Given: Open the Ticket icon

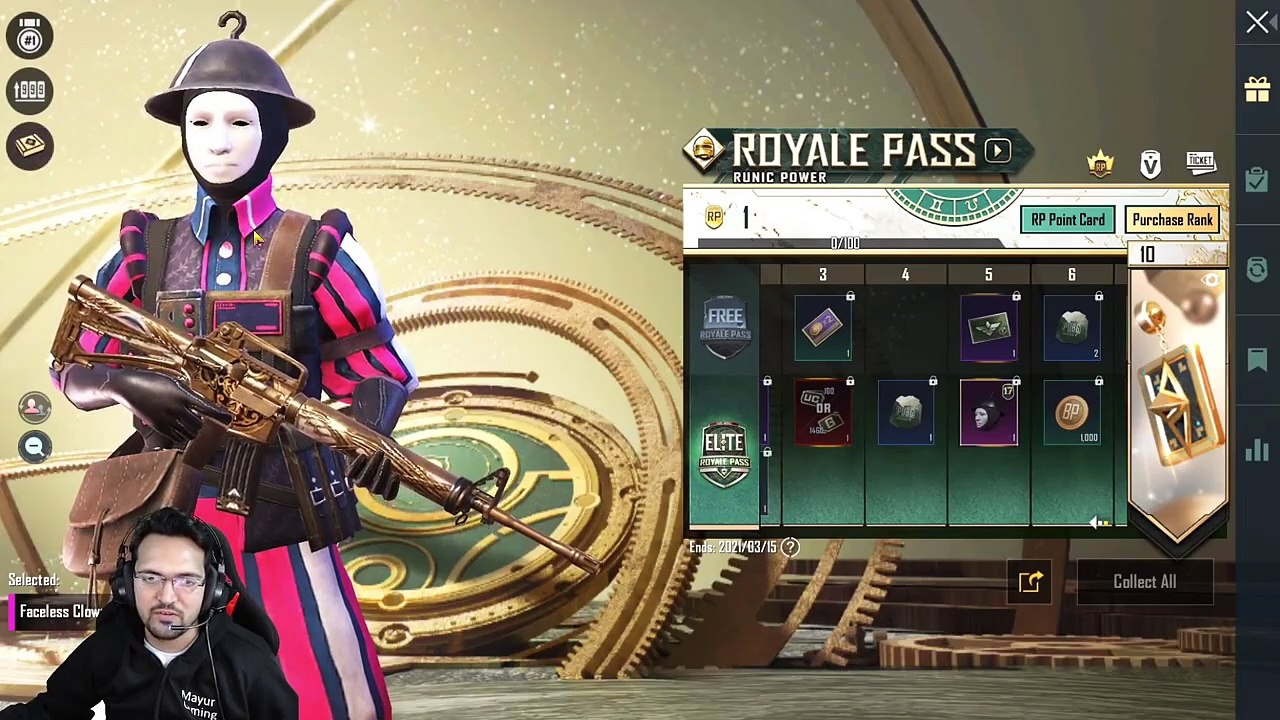Looking at the screenshot, I should pos(1200,162).
